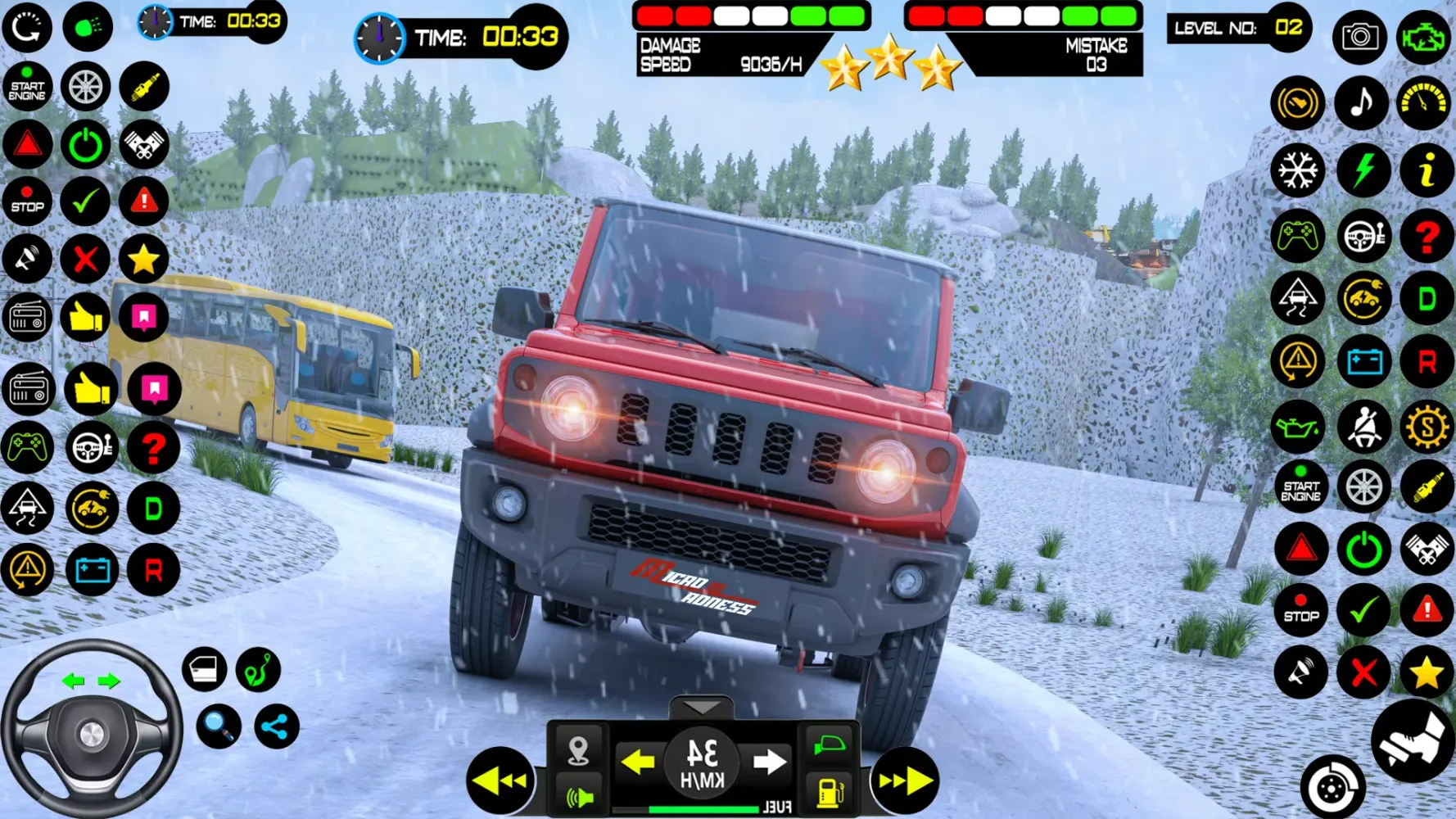Tap the camera view icon
Screen dimensions: 1456x819
(1359, 37)
